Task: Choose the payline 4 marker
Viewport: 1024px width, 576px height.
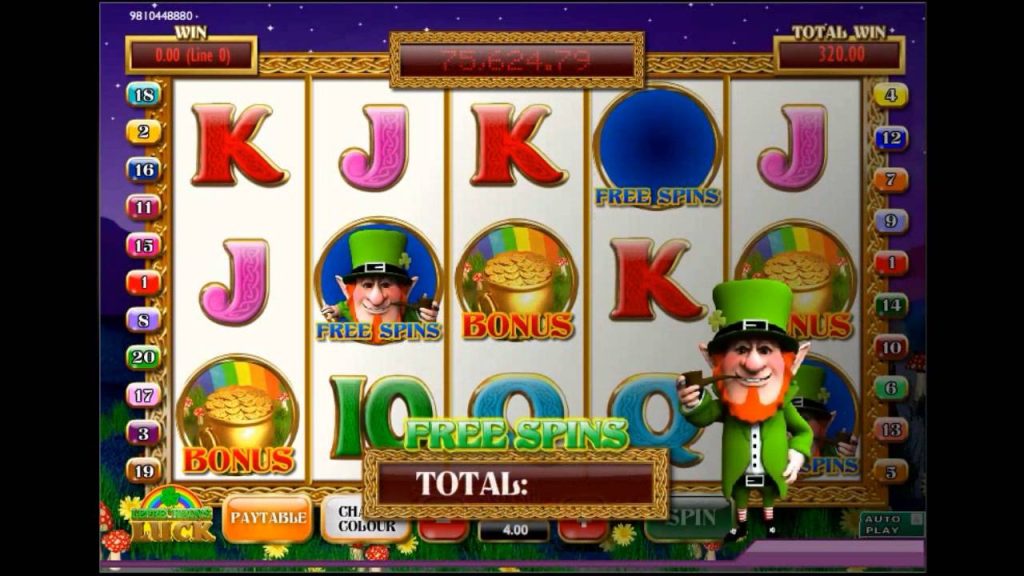Action: (891, 97)
